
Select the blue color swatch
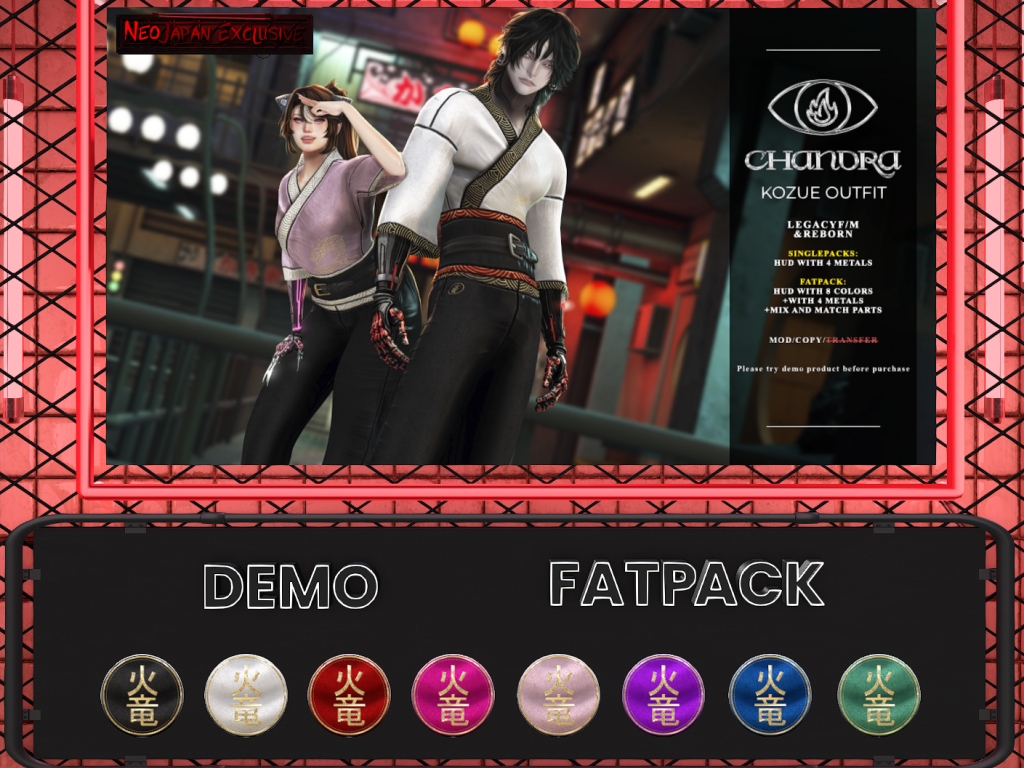click(x=769, y=695)
